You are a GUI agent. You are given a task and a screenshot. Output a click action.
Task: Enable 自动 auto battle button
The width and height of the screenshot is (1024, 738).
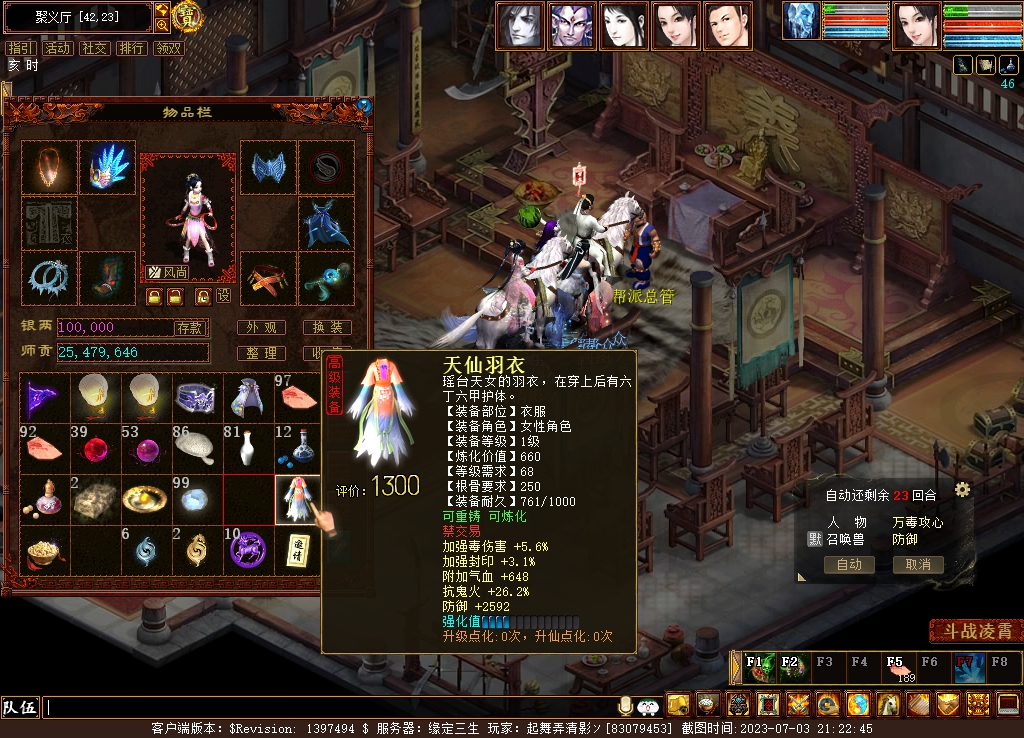tap(849, 565)
